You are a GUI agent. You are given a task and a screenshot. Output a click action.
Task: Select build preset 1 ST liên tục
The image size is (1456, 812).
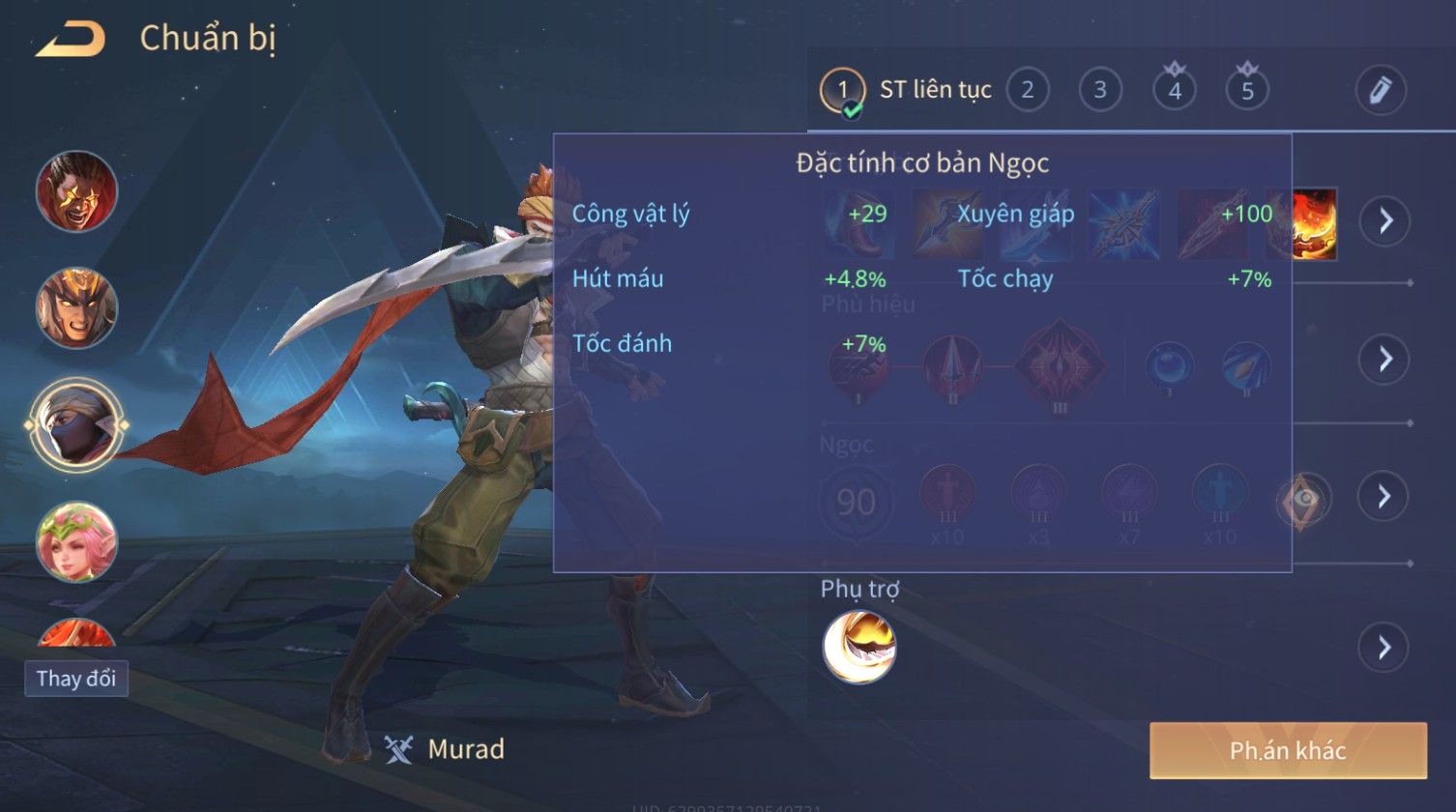click(x=842, y=91)
